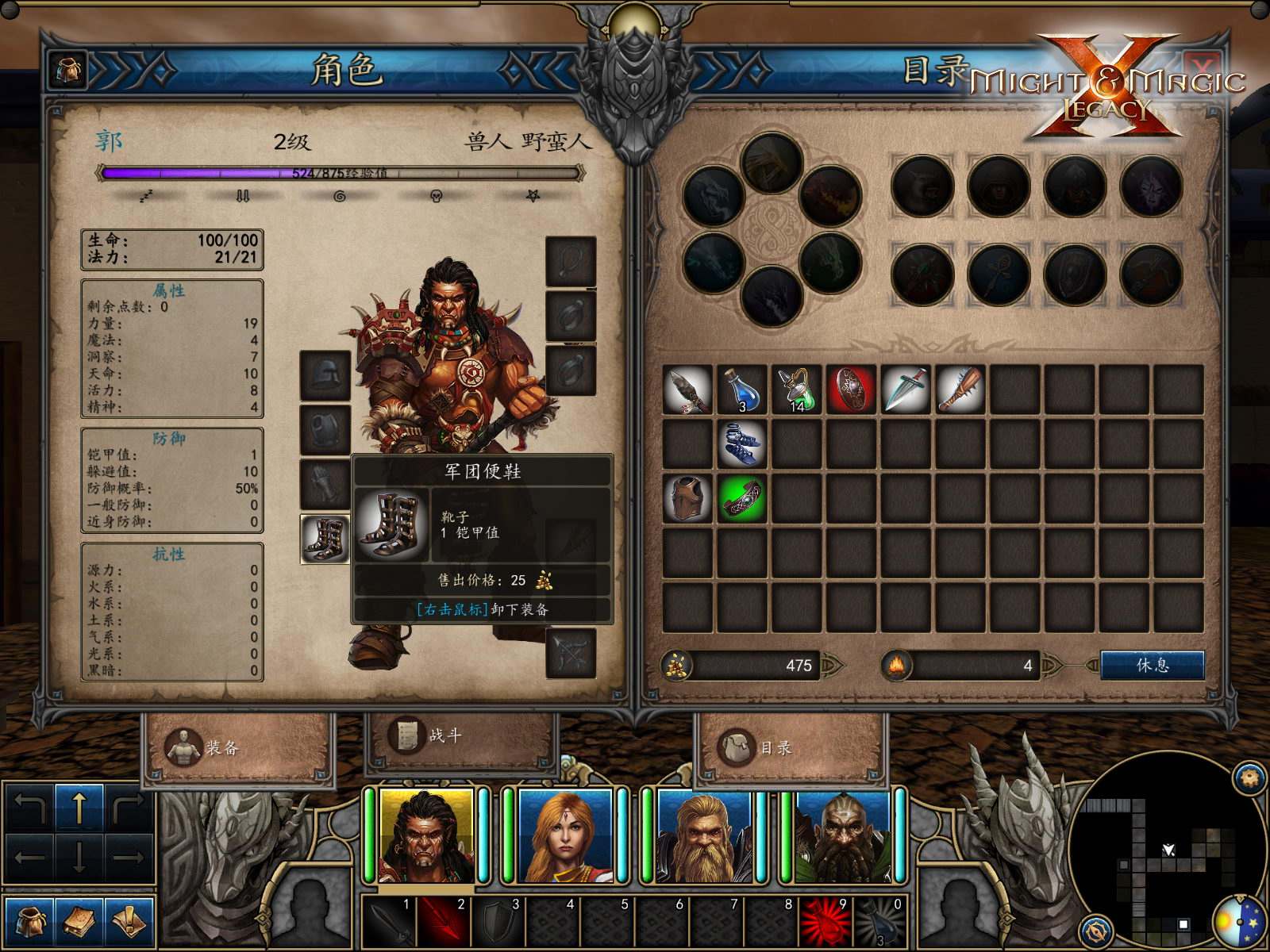
Task: Click the move forward arrow button
Action: point(79,807)
